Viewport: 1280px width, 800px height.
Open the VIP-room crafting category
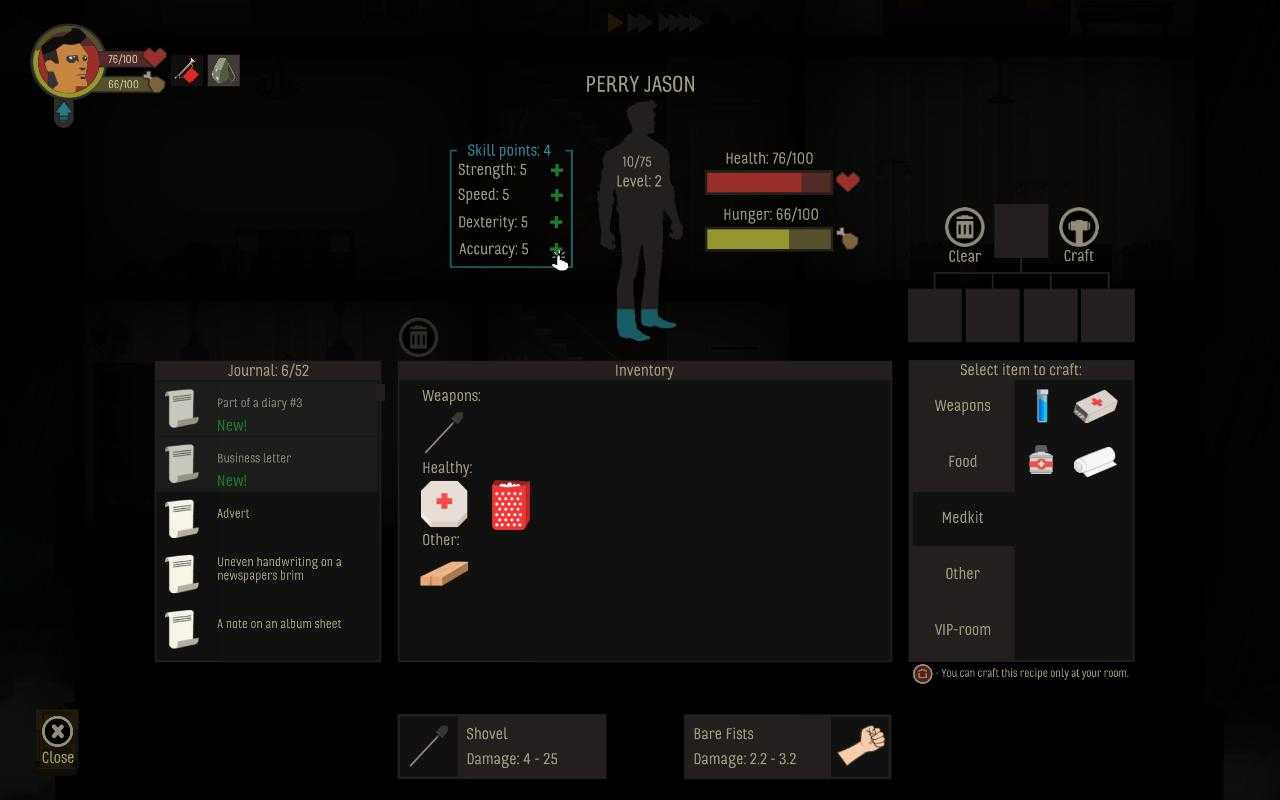point(962,630)
